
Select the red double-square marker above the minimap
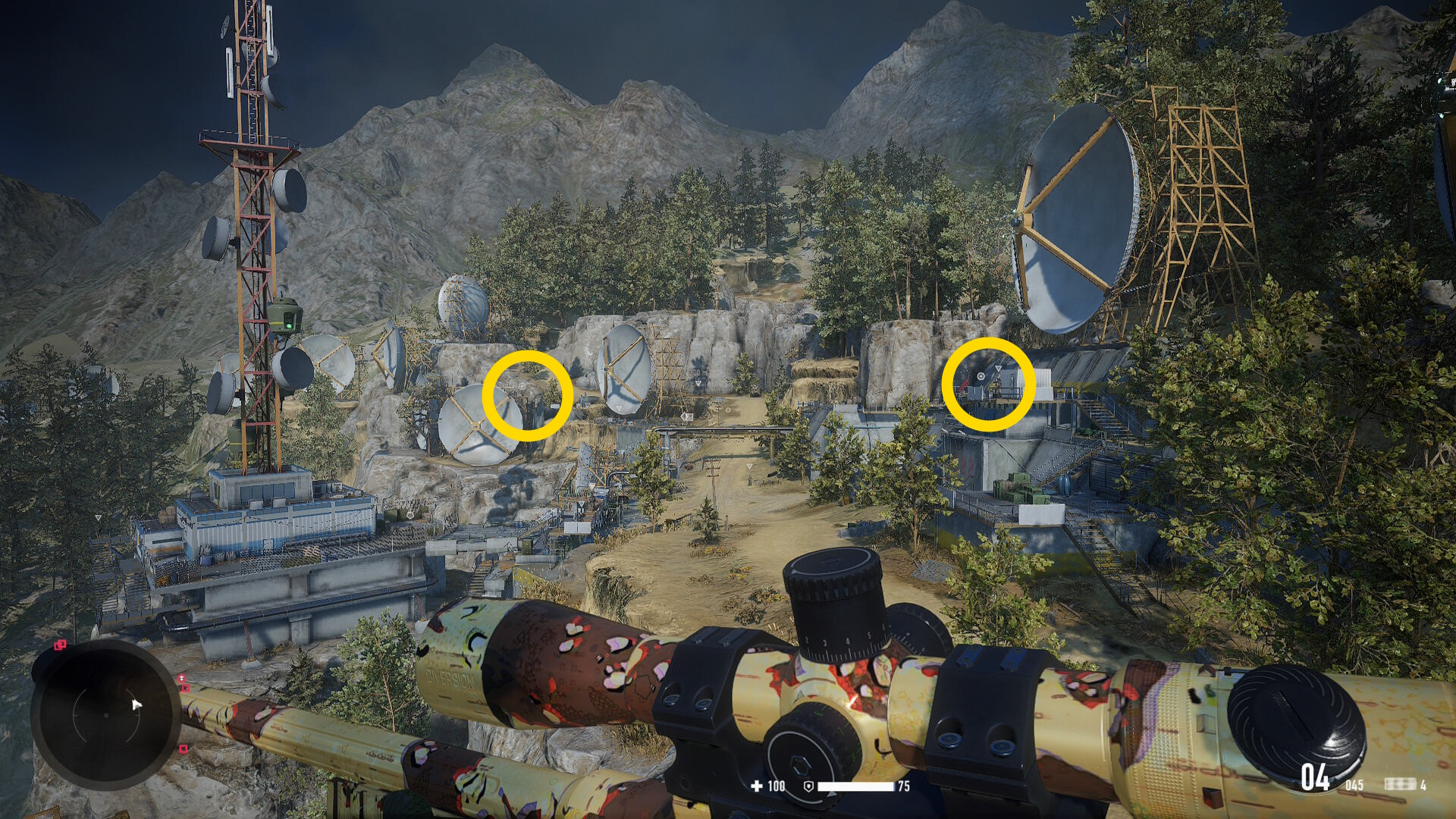60,645
